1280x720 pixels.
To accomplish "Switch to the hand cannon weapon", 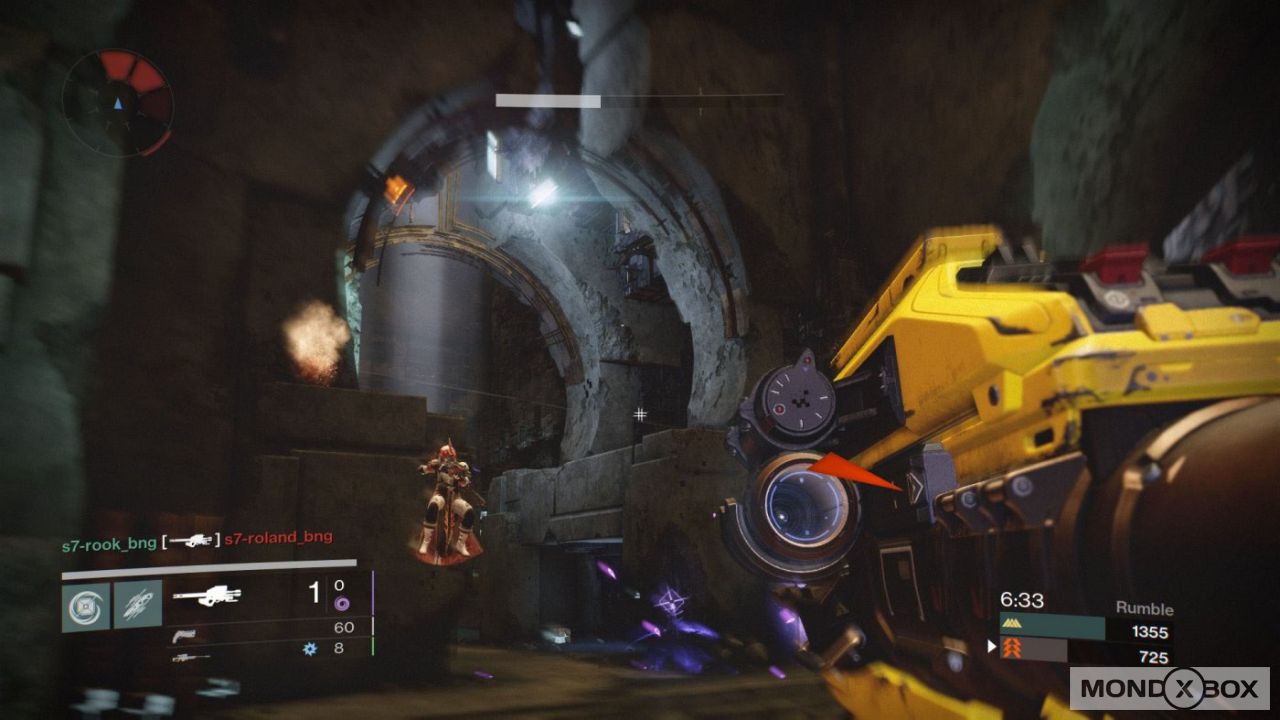I will pyautogui.click(x=184, y=636).
